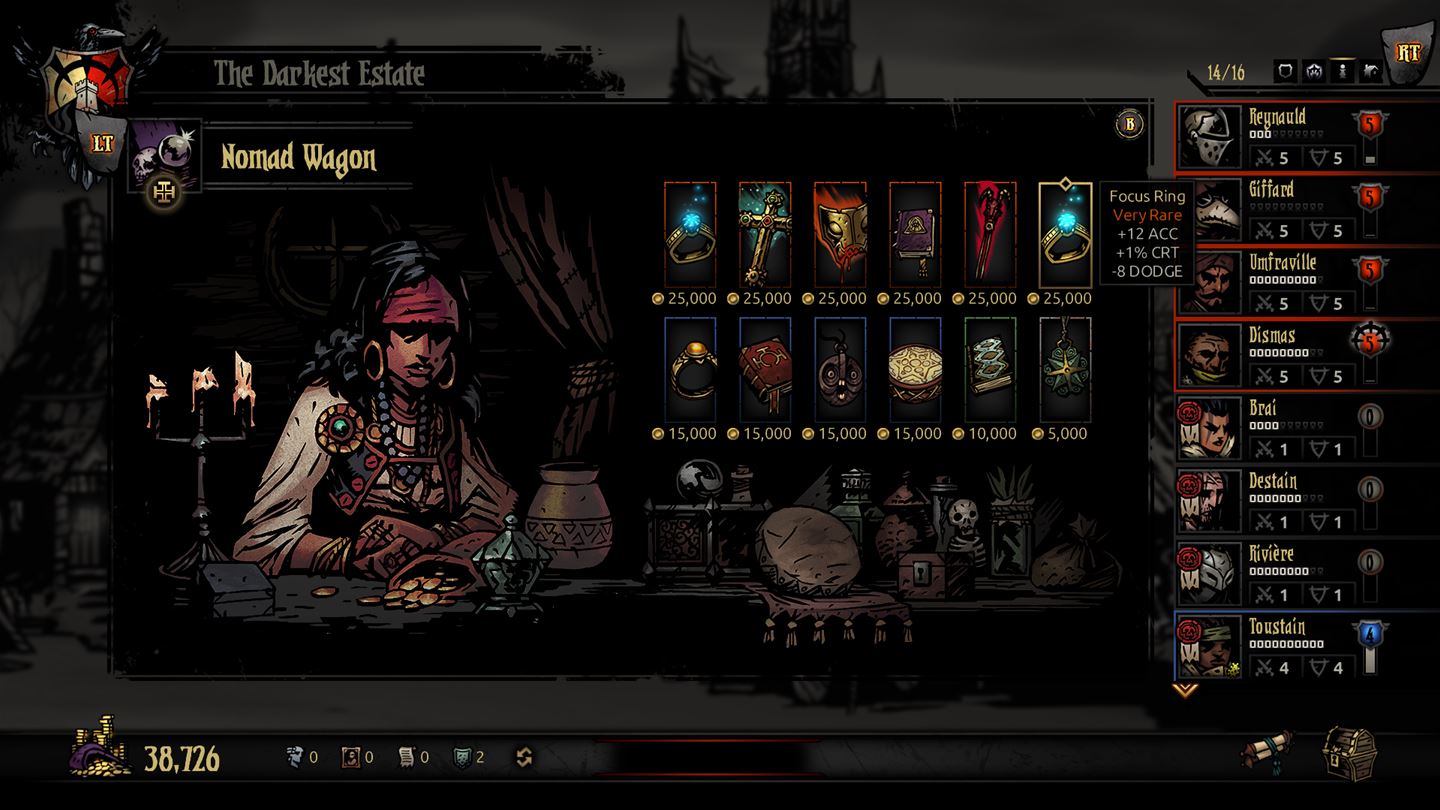The height and width of the screenshot is (810, 1440).
Task: Open the building tab above the roster
Action: point(1372,70)
